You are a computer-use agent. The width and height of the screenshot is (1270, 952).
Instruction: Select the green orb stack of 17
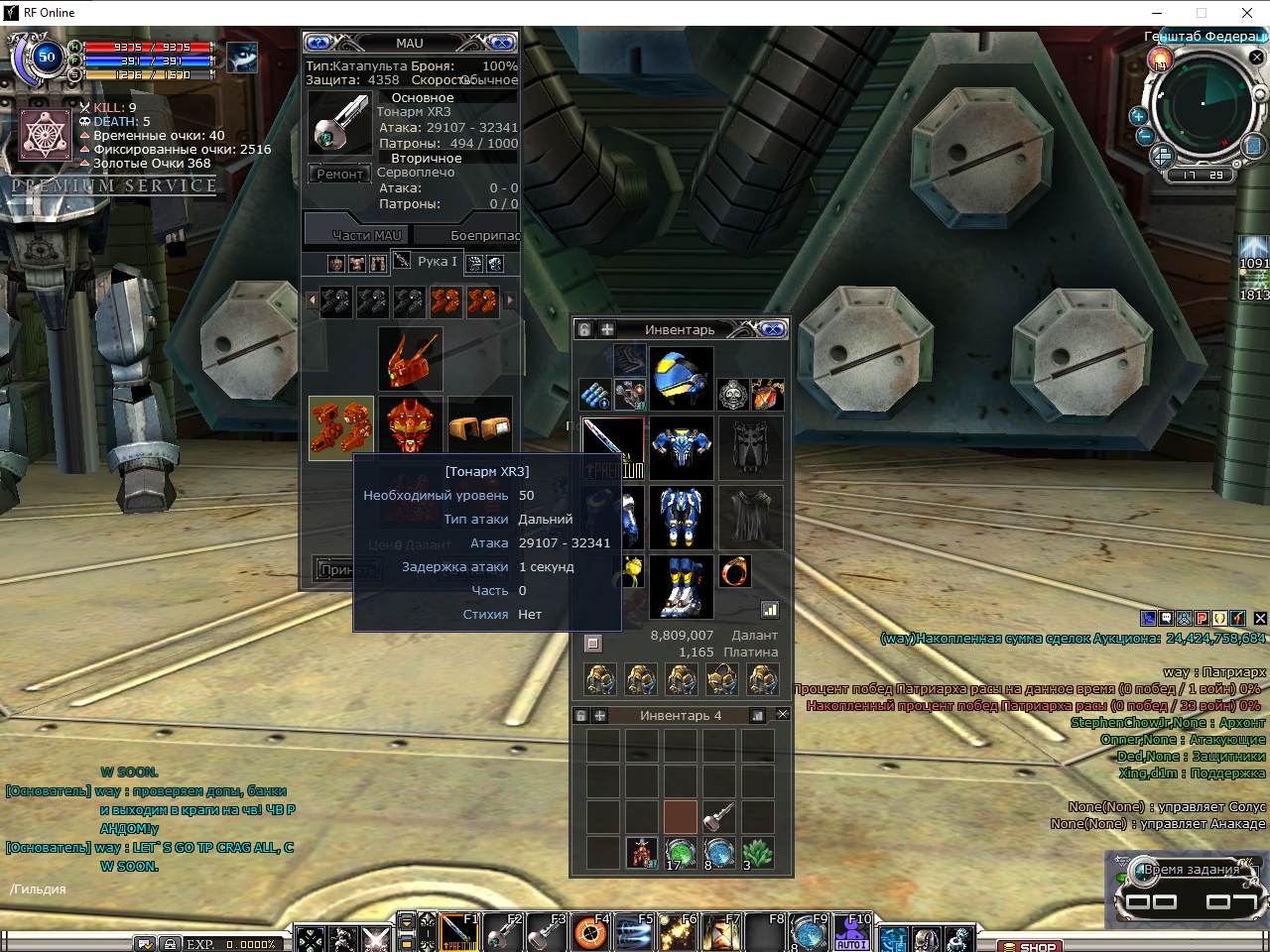(x=680, y=852)
